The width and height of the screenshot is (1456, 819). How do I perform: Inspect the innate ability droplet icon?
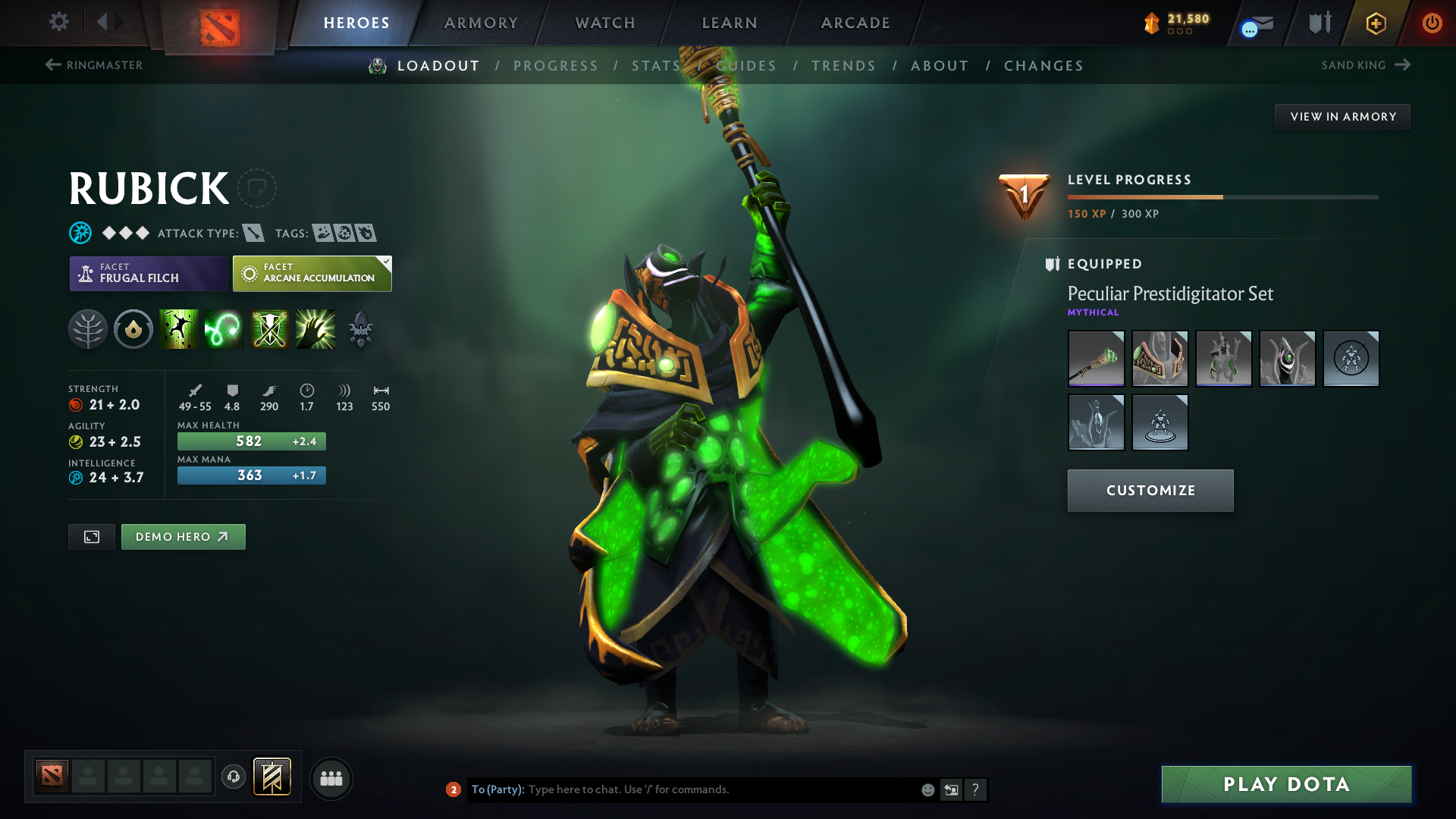(133, 329)
